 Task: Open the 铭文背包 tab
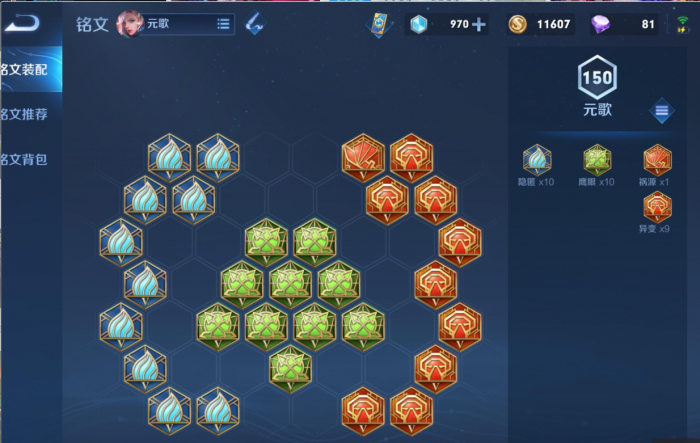(25, 159)
